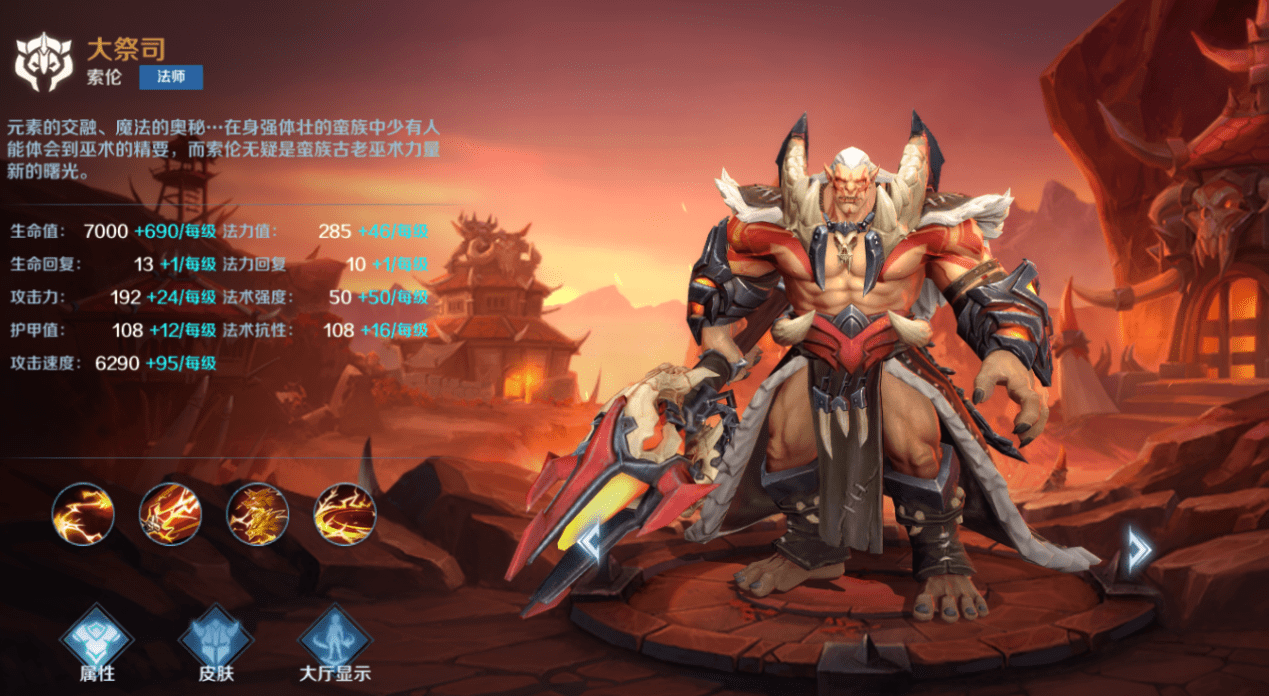Click the hero emblem beside 大祭司
This screenshot has width=1269, height=696.
coord(43,62)
